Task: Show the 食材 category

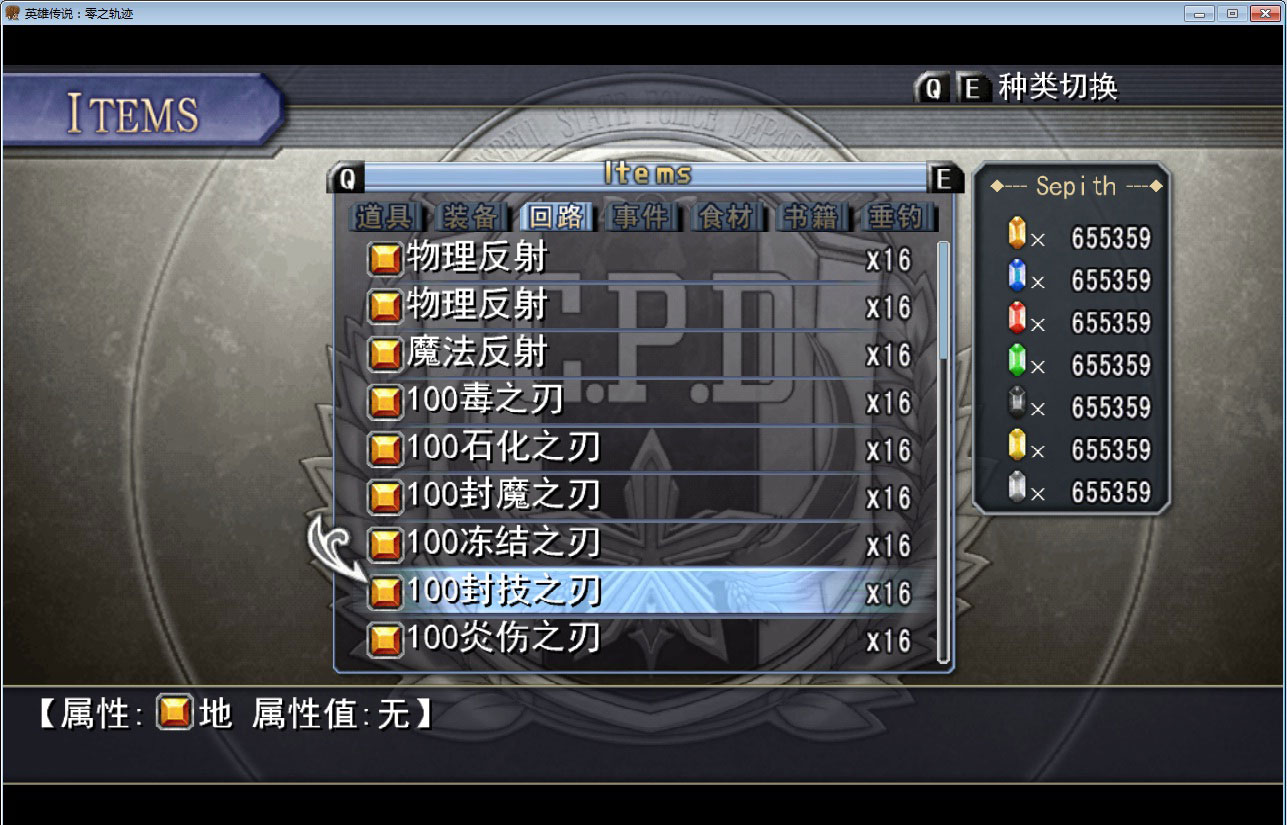Action: [x=726, y=217]
